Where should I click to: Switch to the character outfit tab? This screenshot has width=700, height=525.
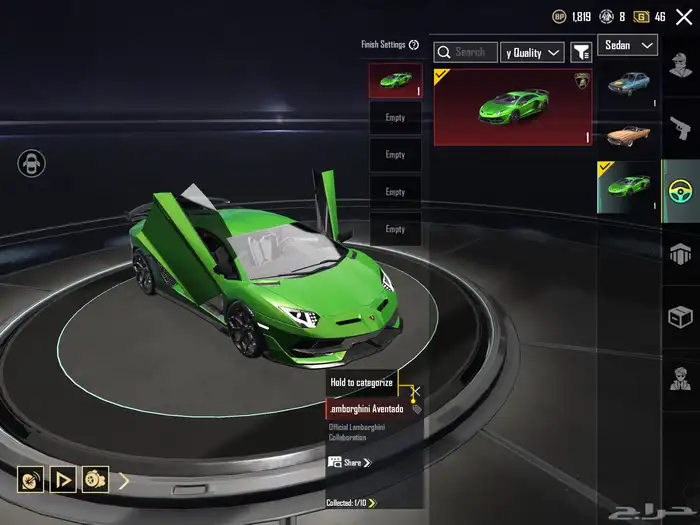(x=681, y=70)
